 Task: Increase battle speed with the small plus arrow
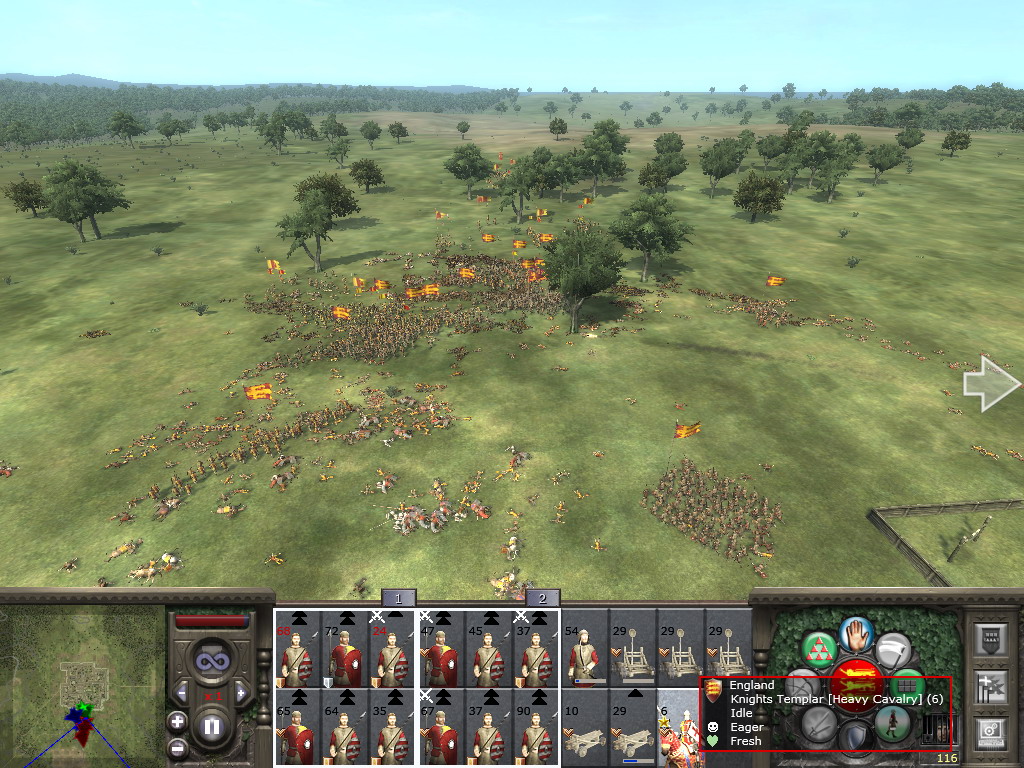click(x=243, y=692)
